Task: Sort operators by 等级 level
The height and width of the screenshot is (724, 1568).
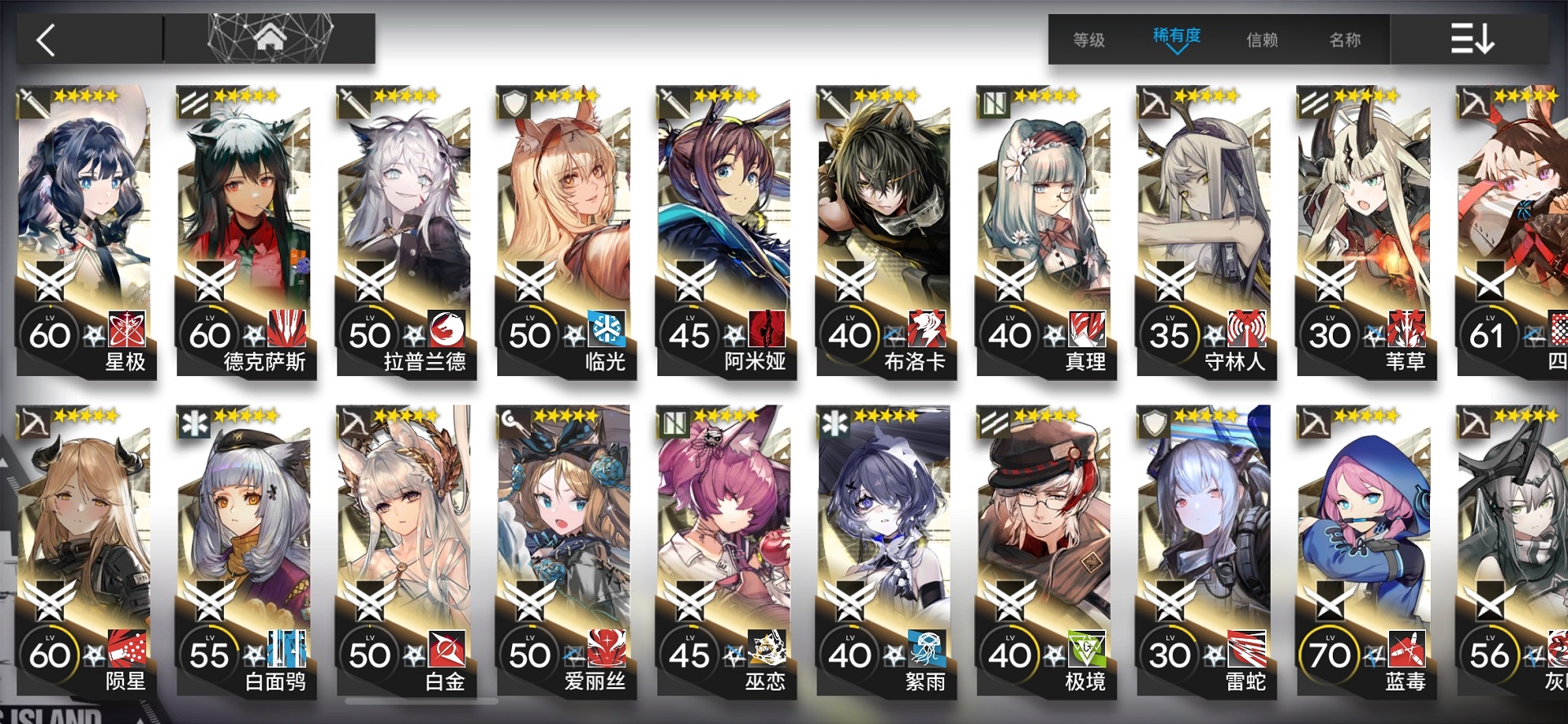Action: 1089,39
